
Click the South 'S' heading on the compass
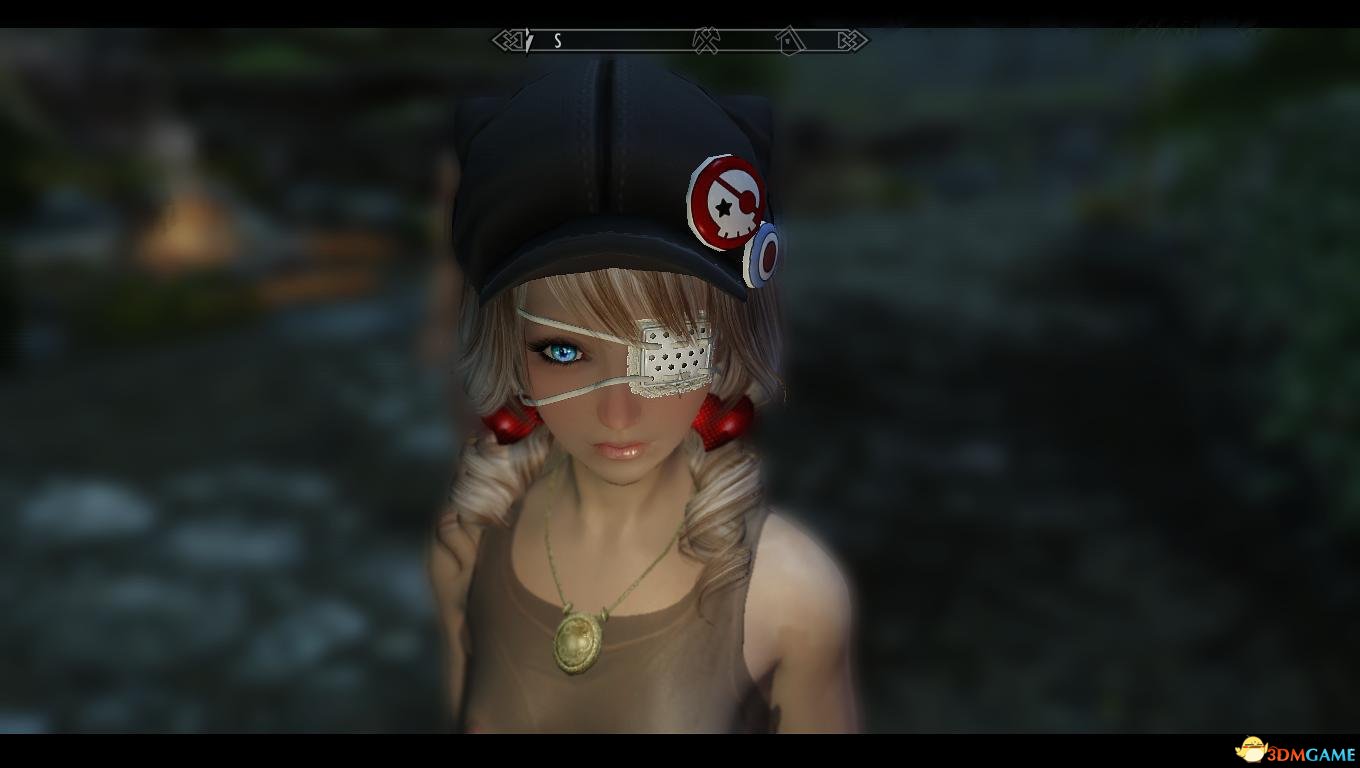558,41
